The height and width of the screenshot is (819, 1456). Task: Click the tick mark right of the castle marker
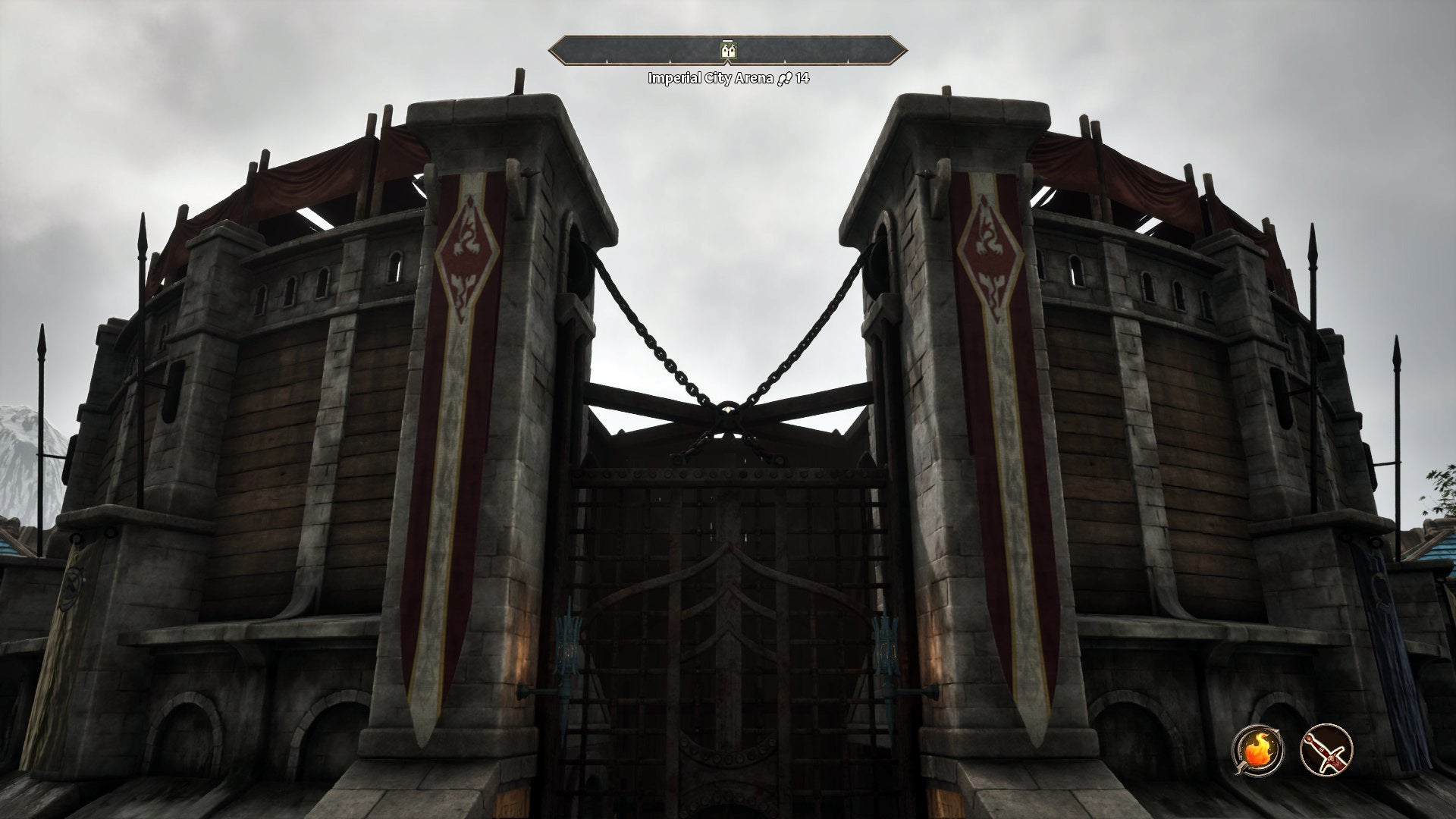pos(784,61)
